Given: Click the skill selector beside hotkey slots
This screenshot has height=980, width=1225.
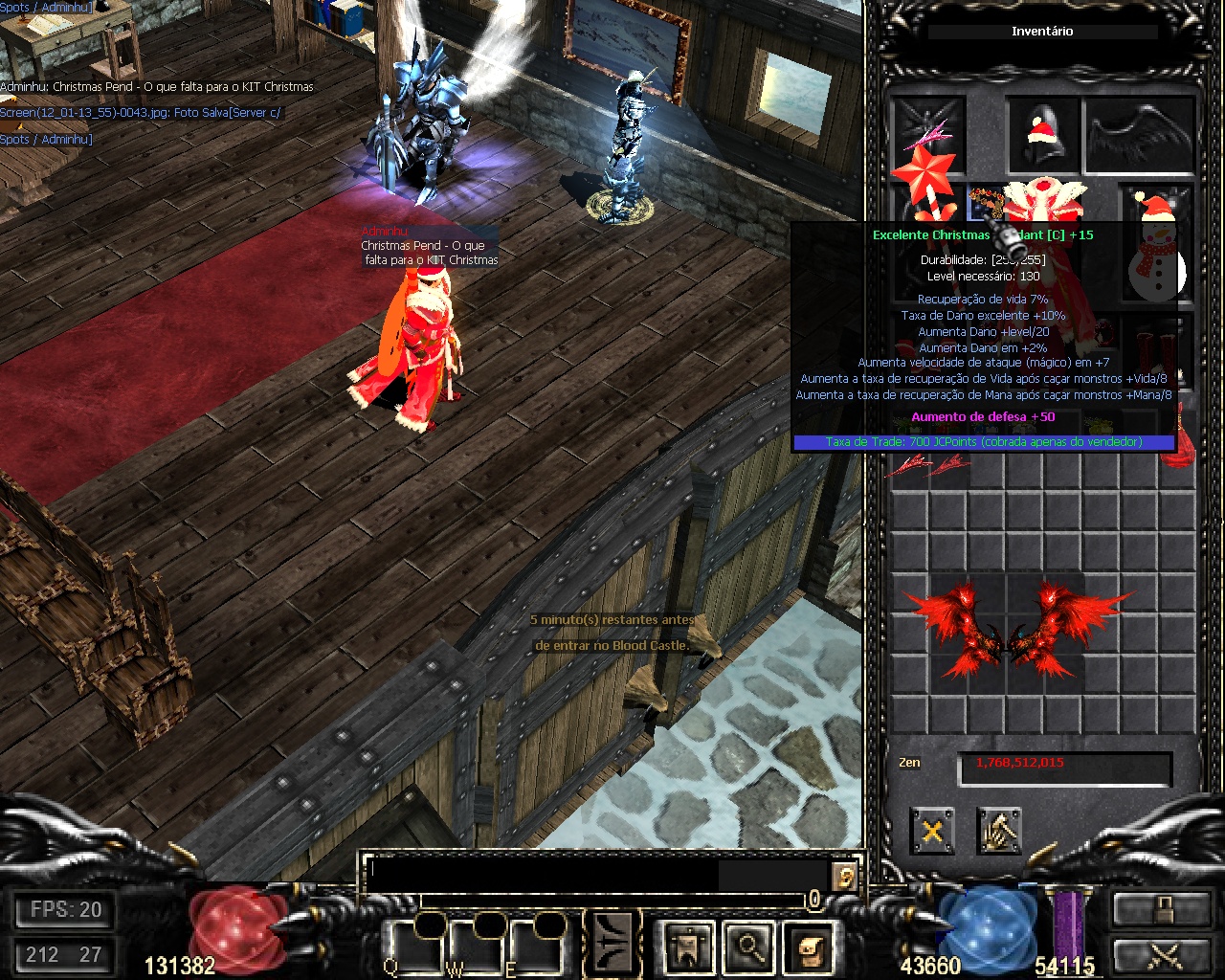Looking at the screenshot, I should click(x=612, y=943).
